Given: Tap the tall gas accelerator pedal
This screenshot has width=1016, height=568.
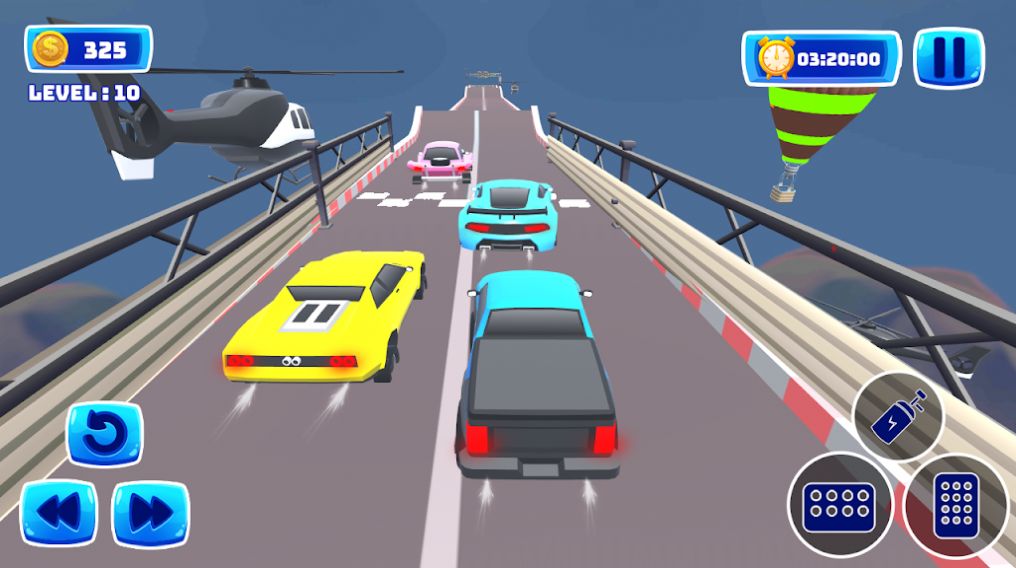Looking at the screenshot, I should (x=955, y=504).
